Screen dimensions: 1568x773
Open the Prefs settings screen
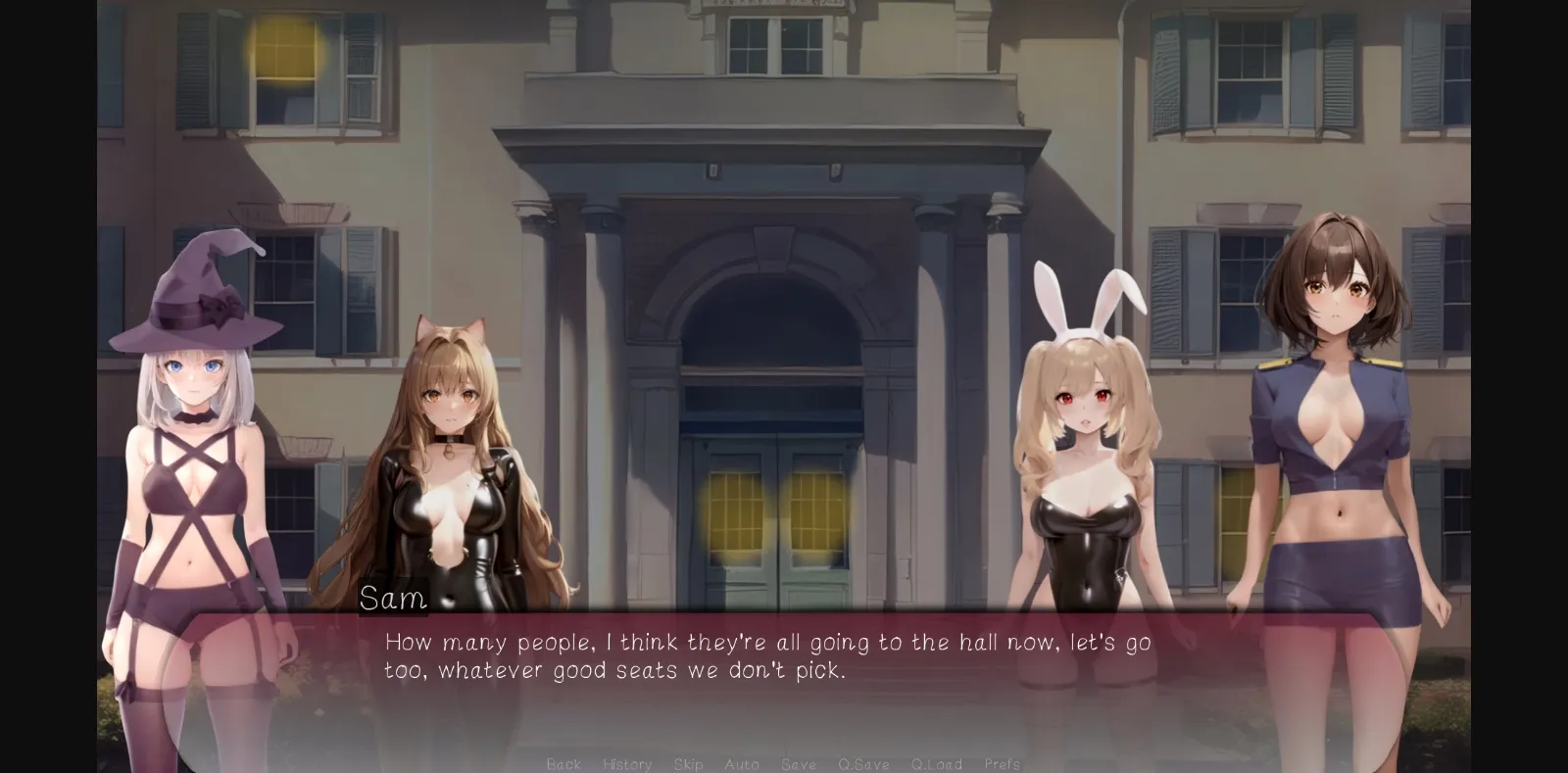pyautogui.click(x=1001, y=764)
